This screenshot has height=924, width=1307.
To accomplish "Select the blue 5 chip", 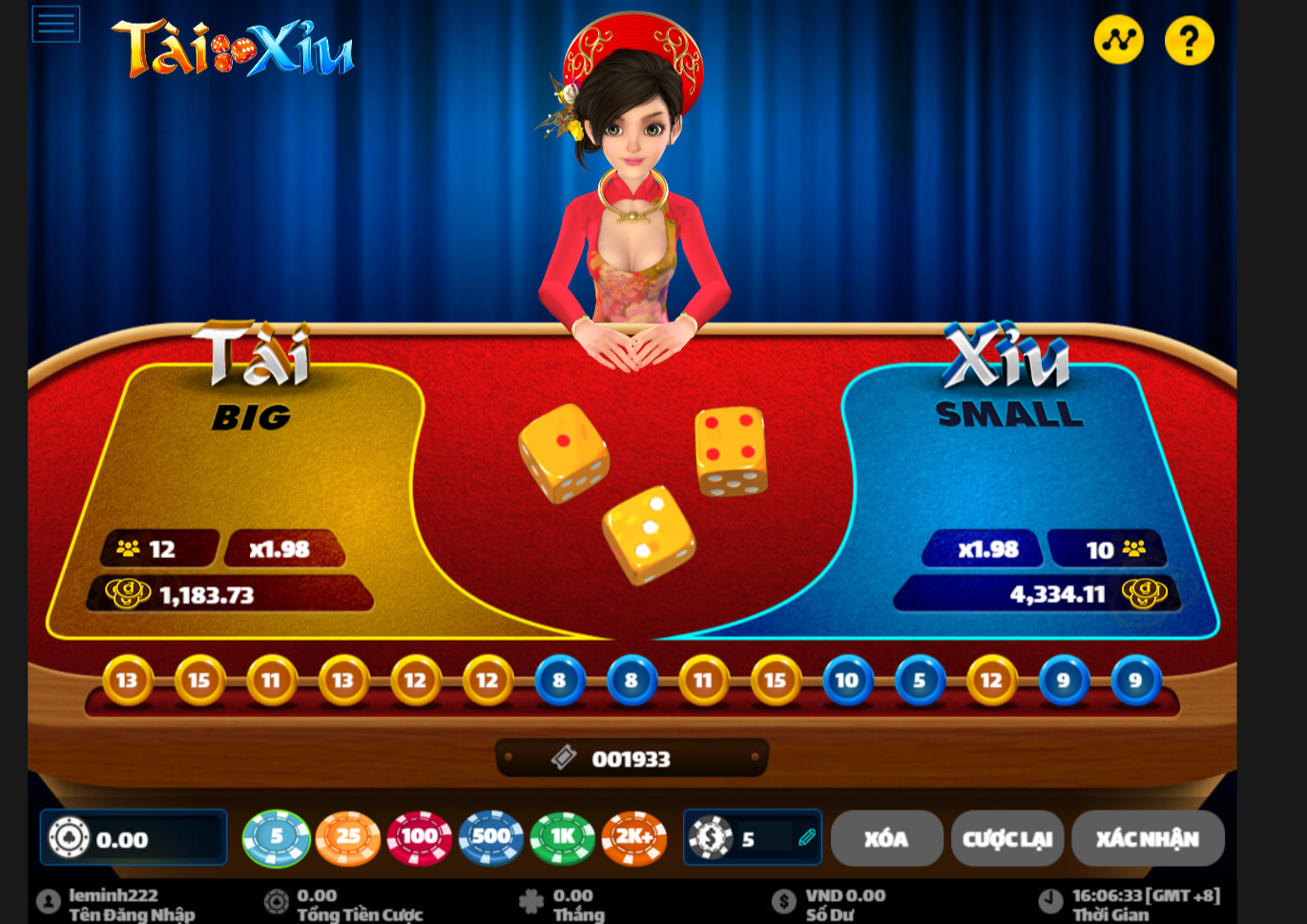I will 277,838.
